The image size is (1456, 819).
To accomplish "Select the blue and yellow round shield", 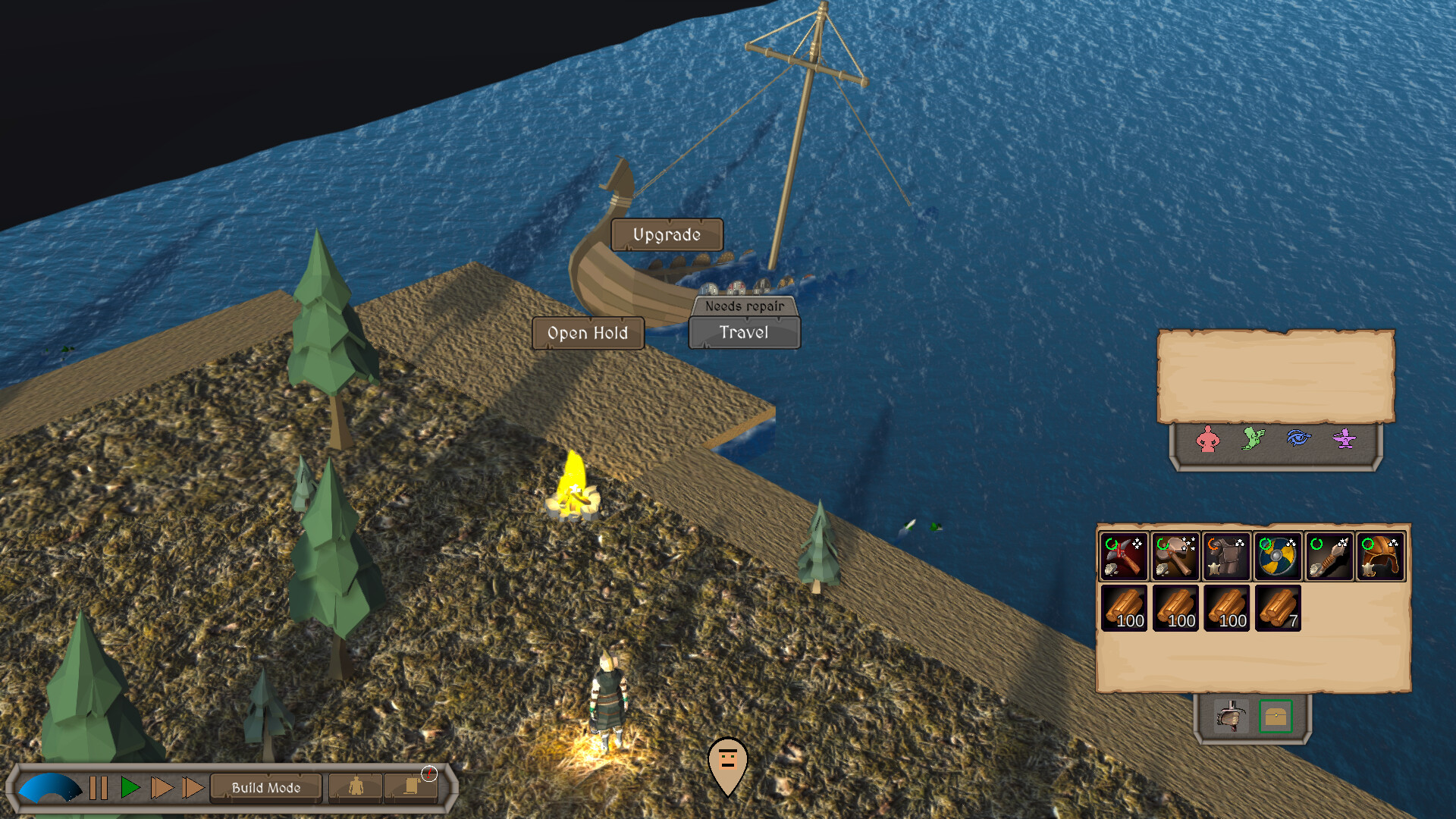I will click(1278, 557).
